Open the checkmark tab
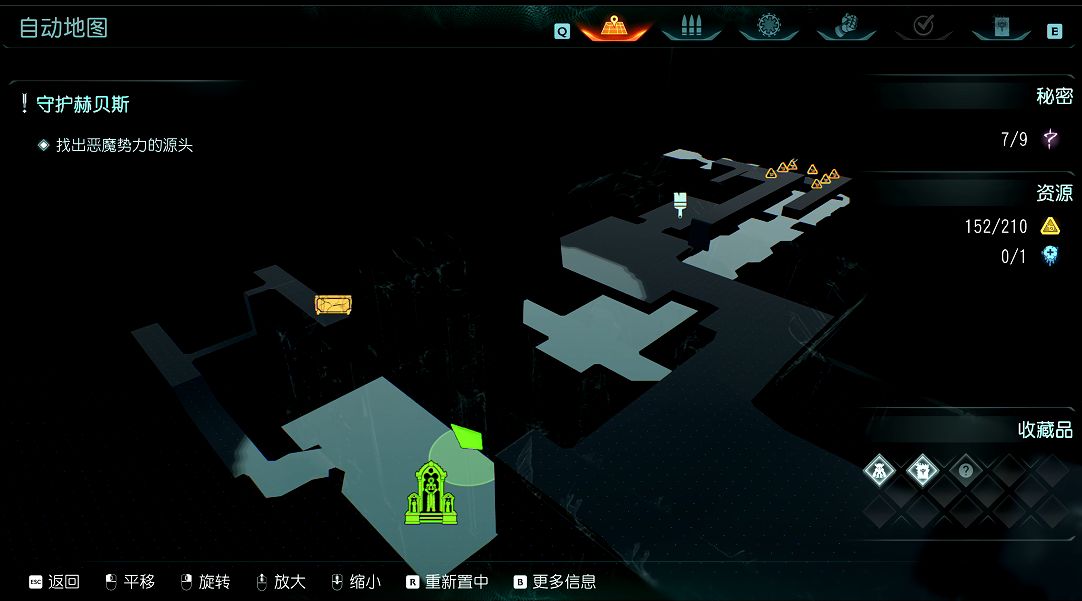Image resolution: width=1082 pixels, height=601 pixels. click(923, 27)
